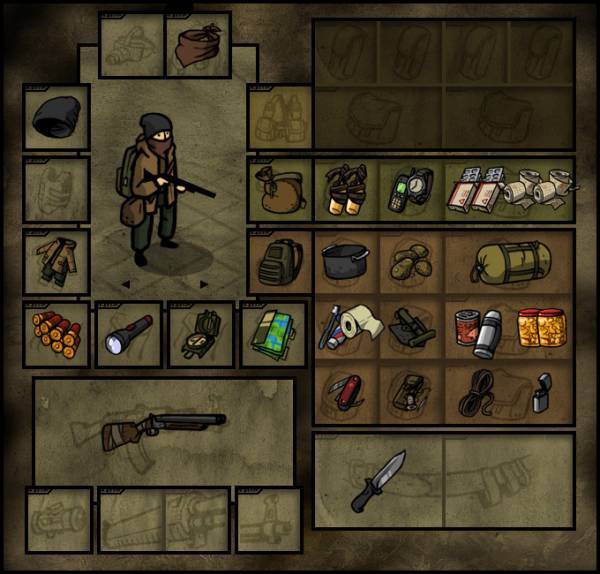The height and width of the screenshot is (574, 600).
Task: Open the folded map item
Action: pyautogui.click(x=272, y=335)
